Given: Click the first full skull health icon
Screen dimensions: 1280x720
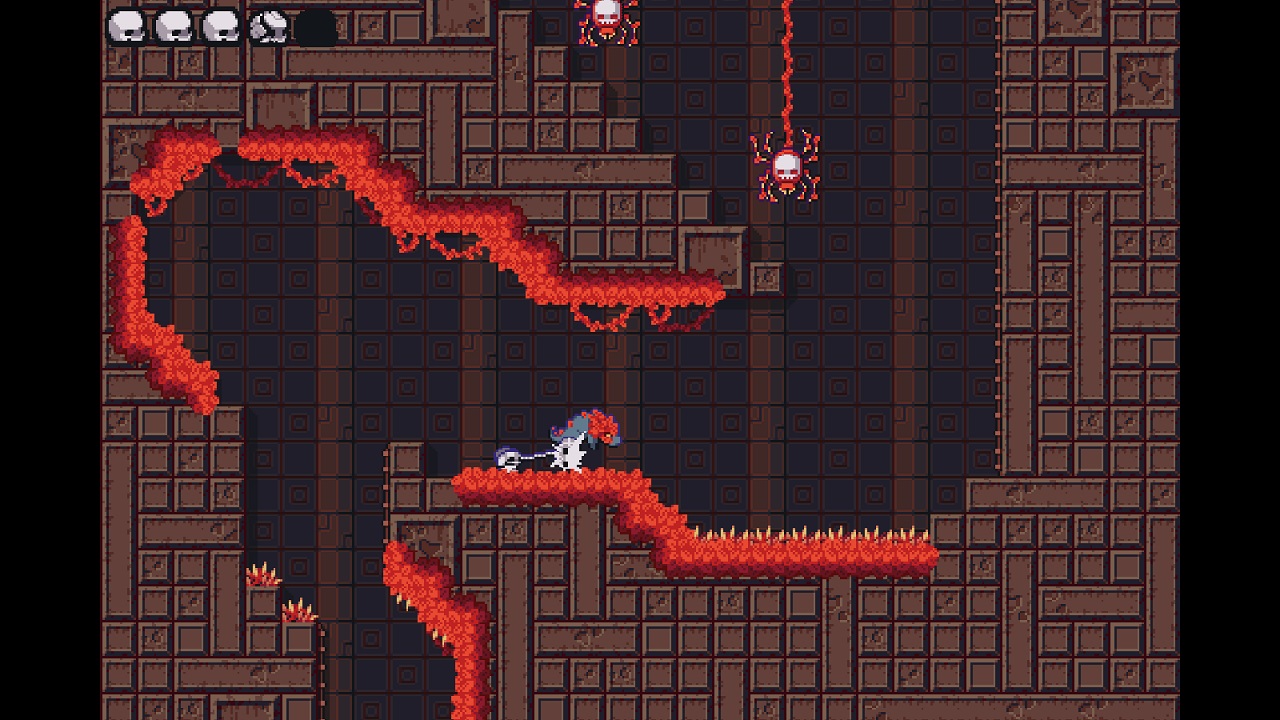Looking at the screenshot, I should [127, 22].
